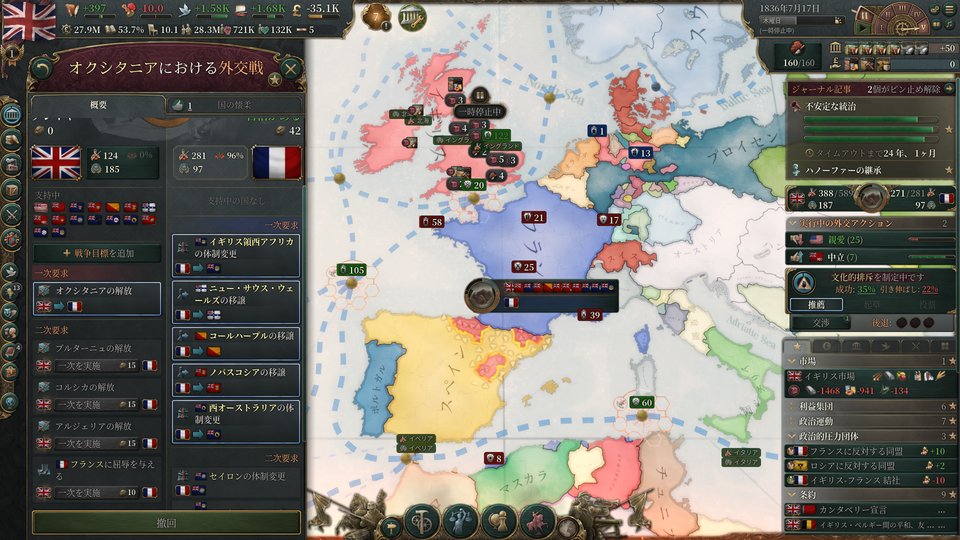The height and width of the screenshot is (540, 960).
Task: Switch to the 概要 overview tab
Action: tap(98, 105)
